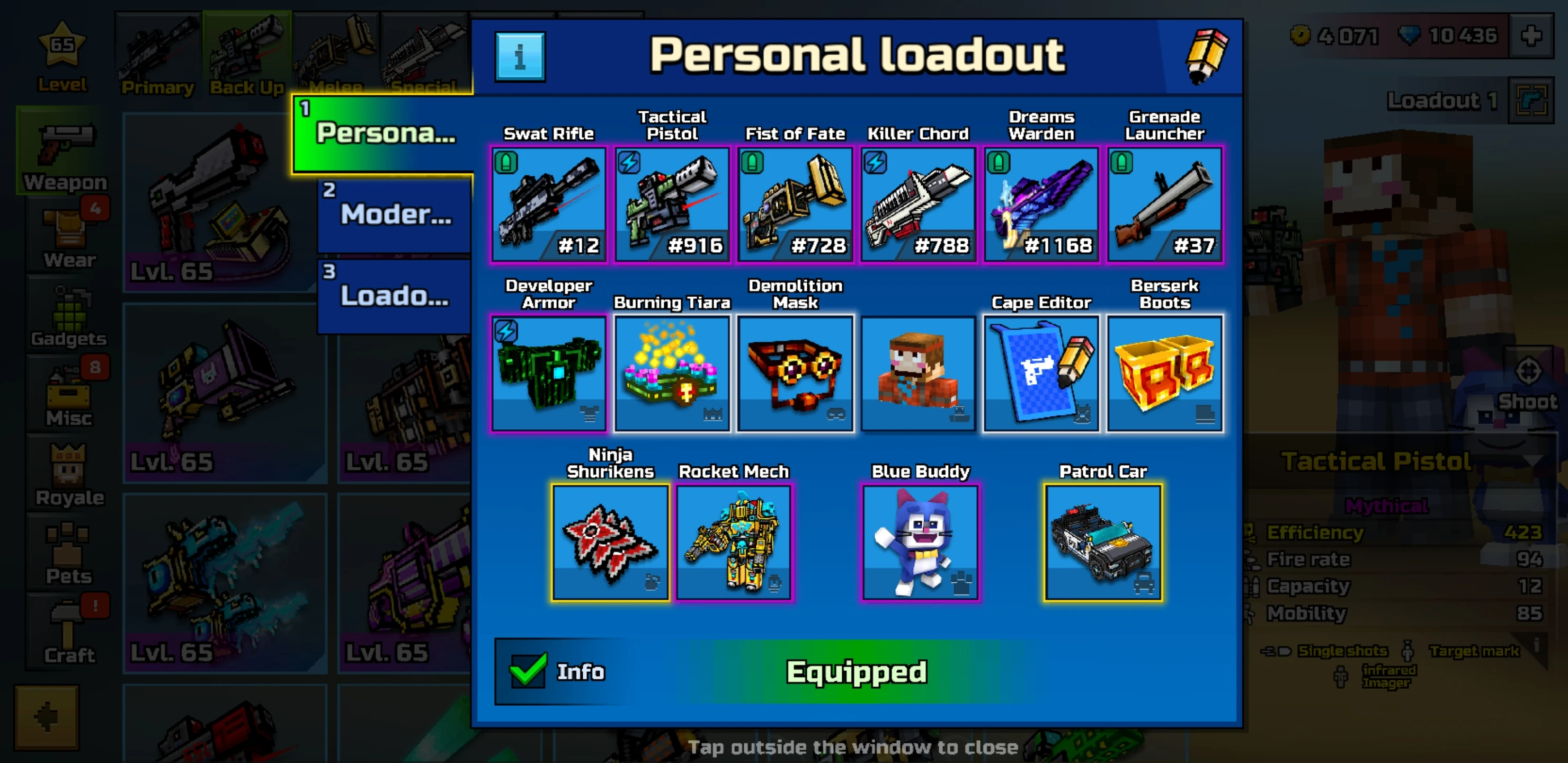Open the Weapon category in the sidebar
This screenshot has height=763, width=1568.
tap(63, 152)
